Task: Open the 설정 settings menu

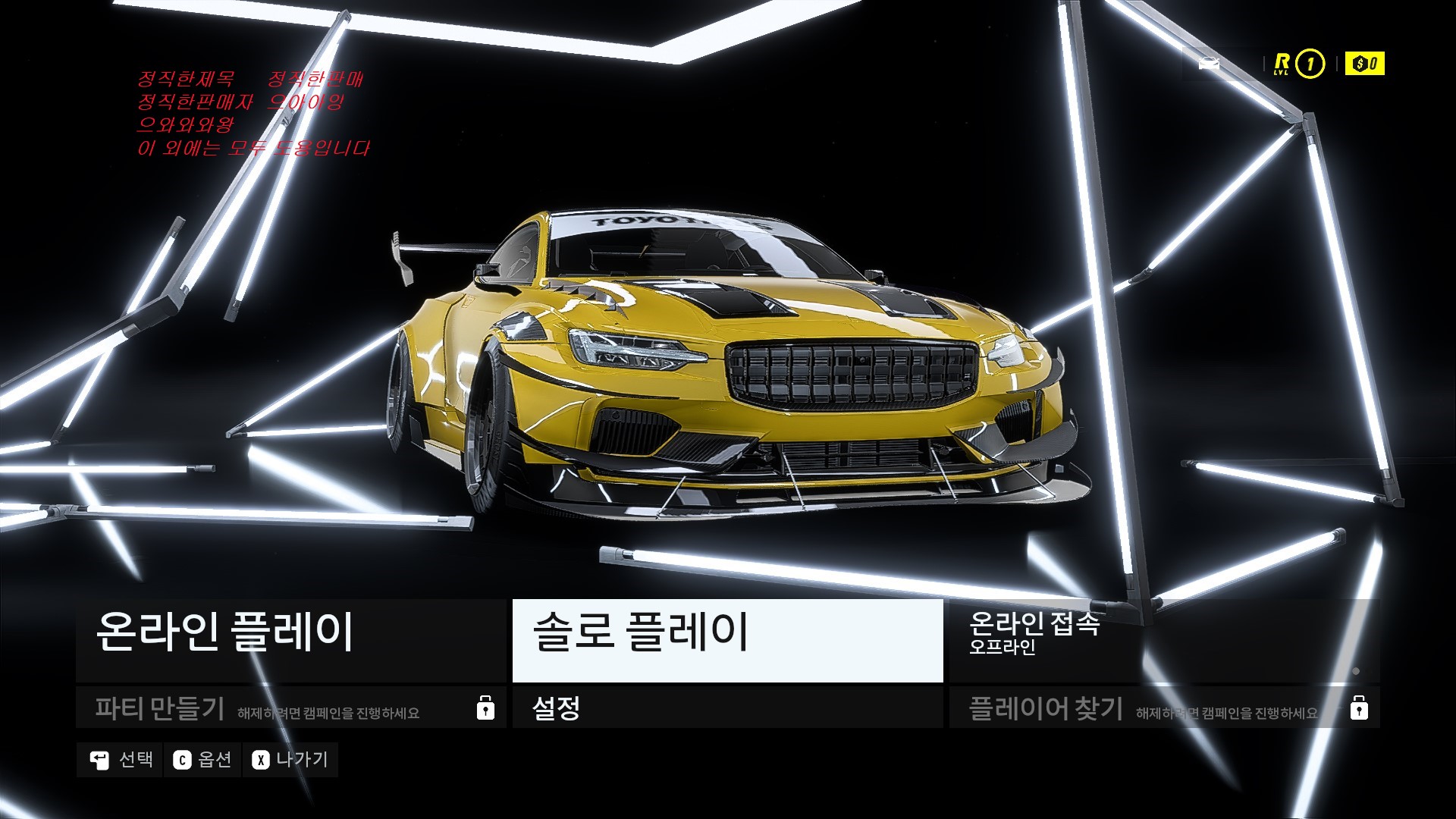Action: pos(727,708)
